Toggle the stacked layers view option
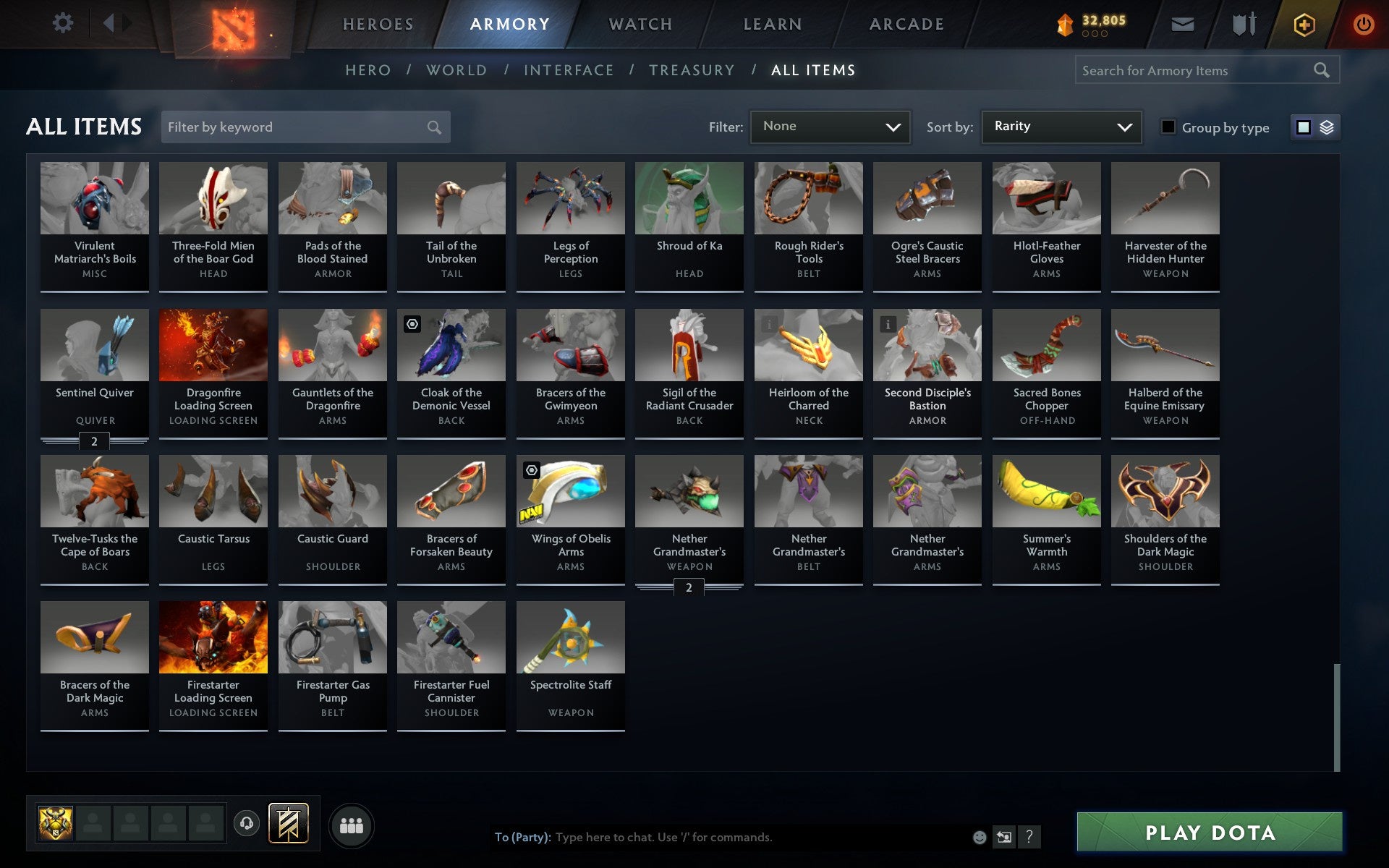Screen dimensions: 1389x868 coord(1326,127)
